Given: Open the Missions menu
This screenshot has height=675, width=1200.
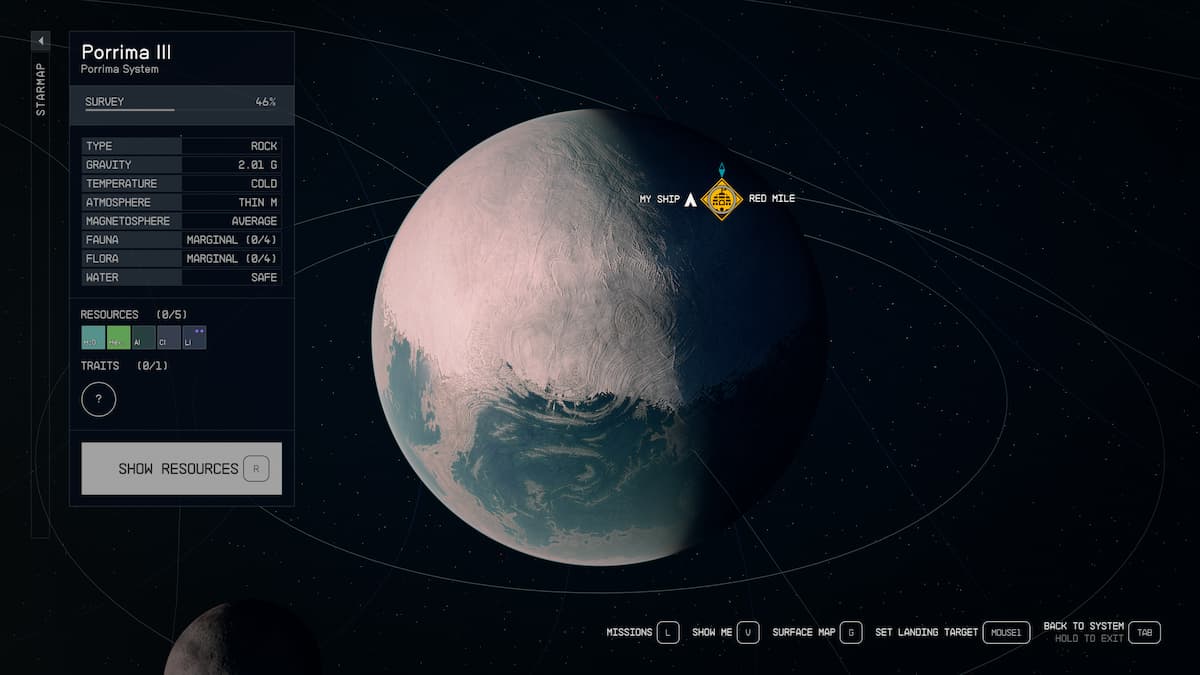Looking at the screenshot, I should tap(668, 632).
